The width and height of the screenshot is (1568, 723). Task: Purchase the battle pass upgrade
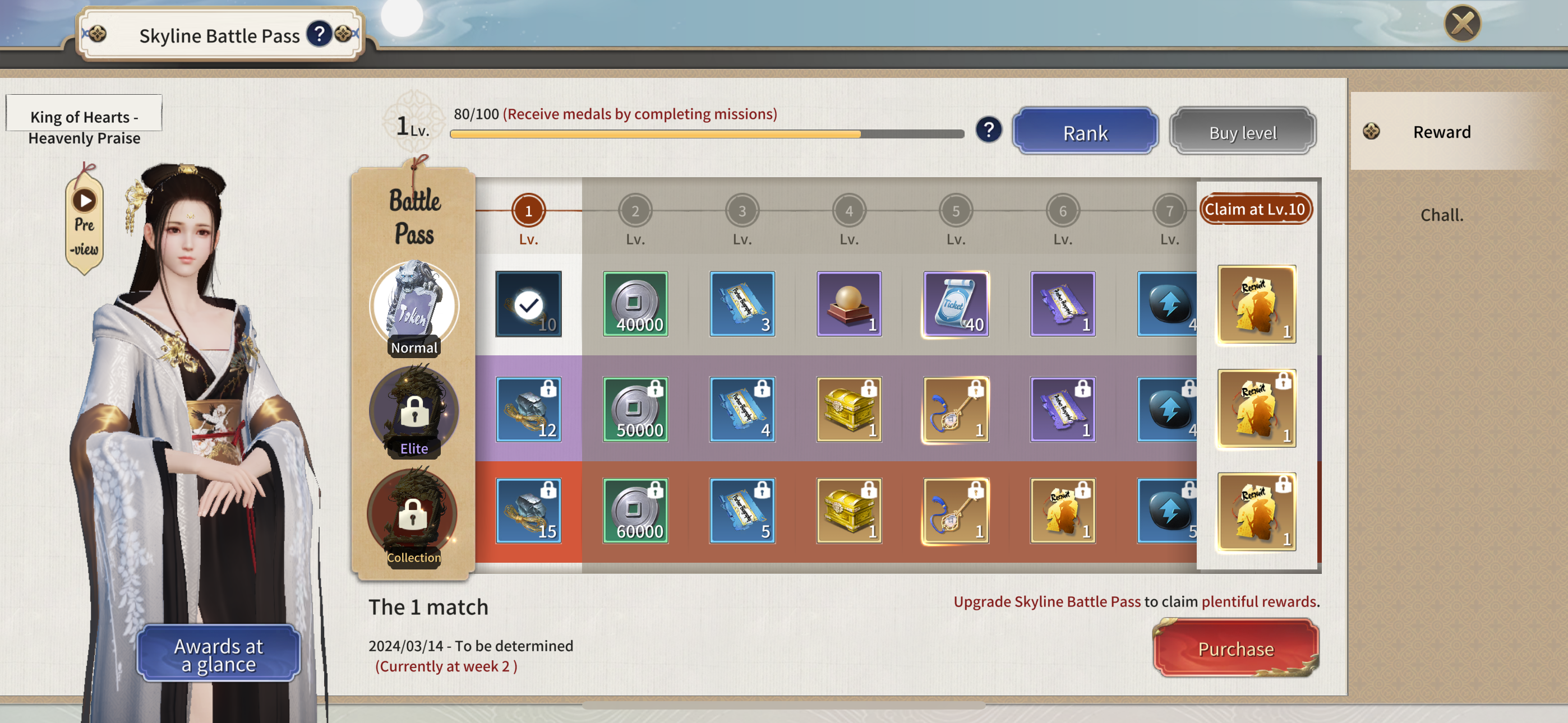[x=1235, y=648]
